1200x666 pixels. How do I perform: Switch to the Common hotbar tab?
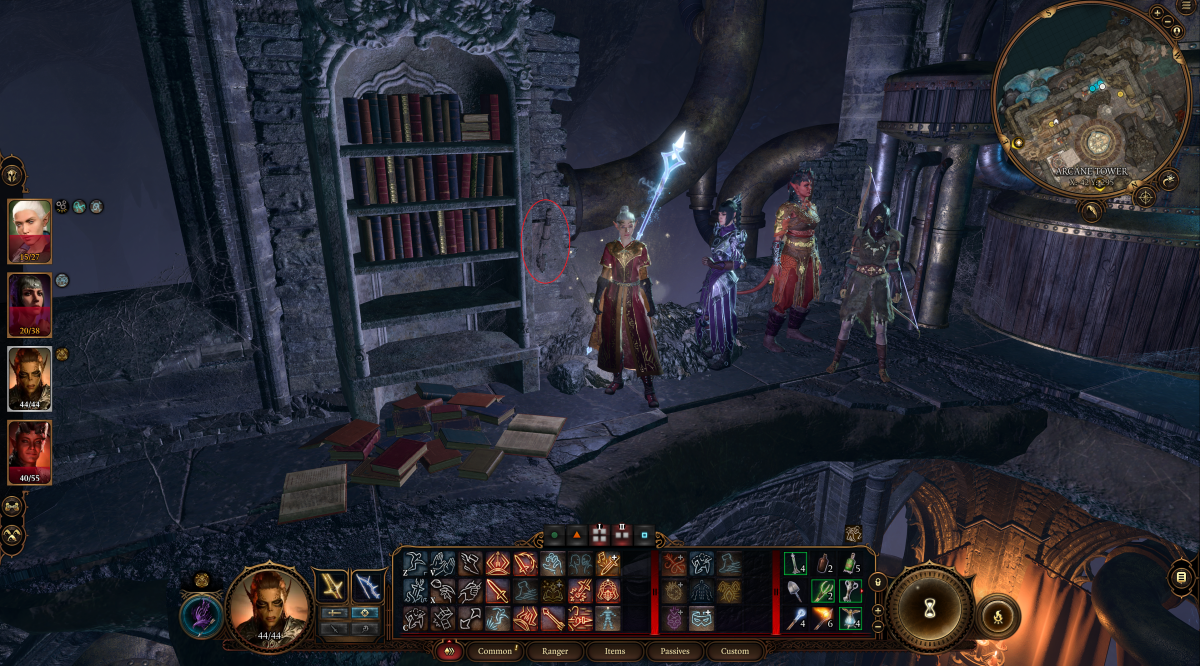pyautogui.click(x=494, y=651)
